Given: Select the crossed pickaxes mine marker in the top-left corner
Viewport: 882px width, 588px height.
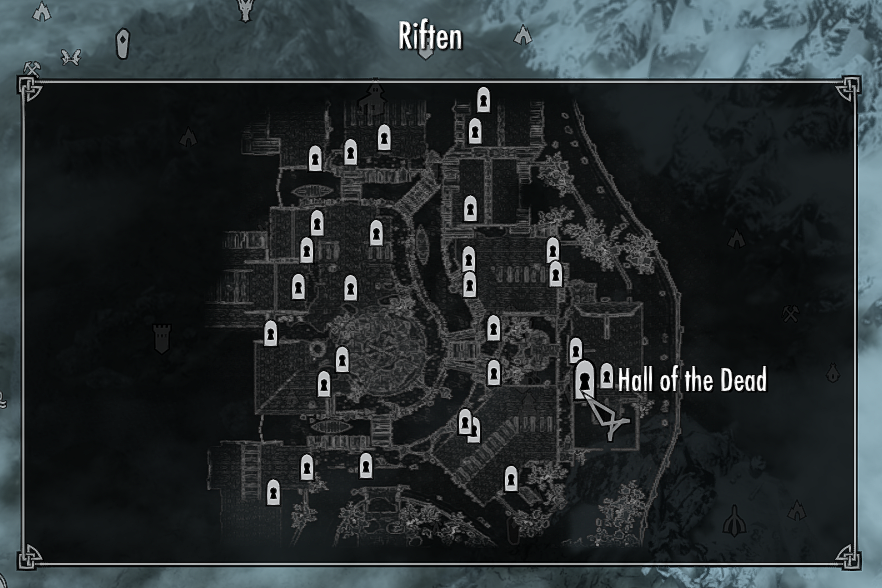Looking at the screenshot, I should tap(32, 69).
